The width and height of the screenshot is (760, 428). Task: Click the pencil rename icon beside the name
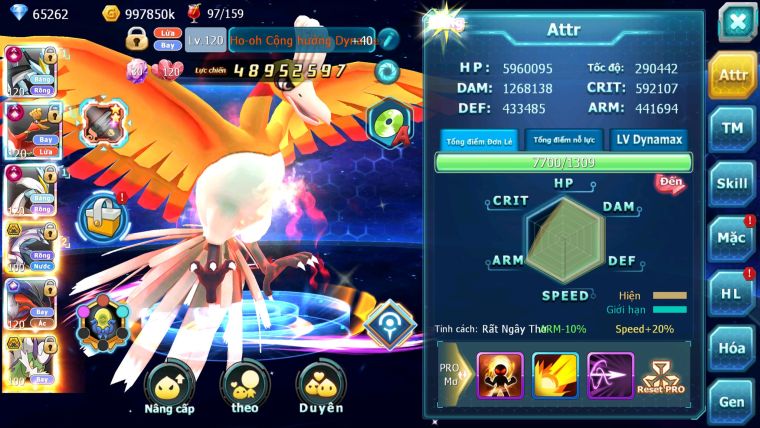coord(388,39)
